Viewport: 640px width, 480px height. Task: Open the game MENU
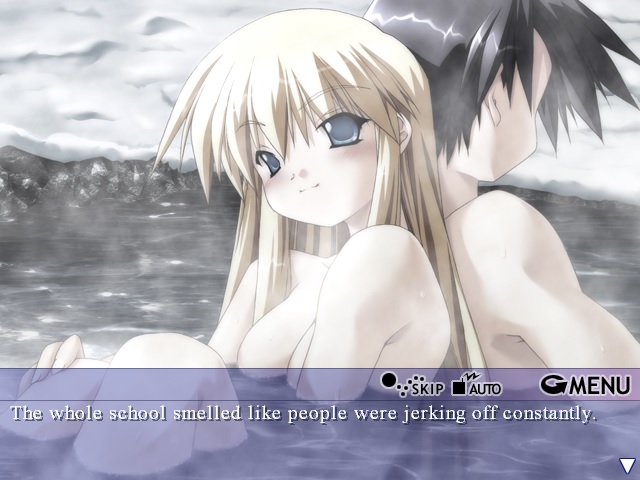point(585,384)
